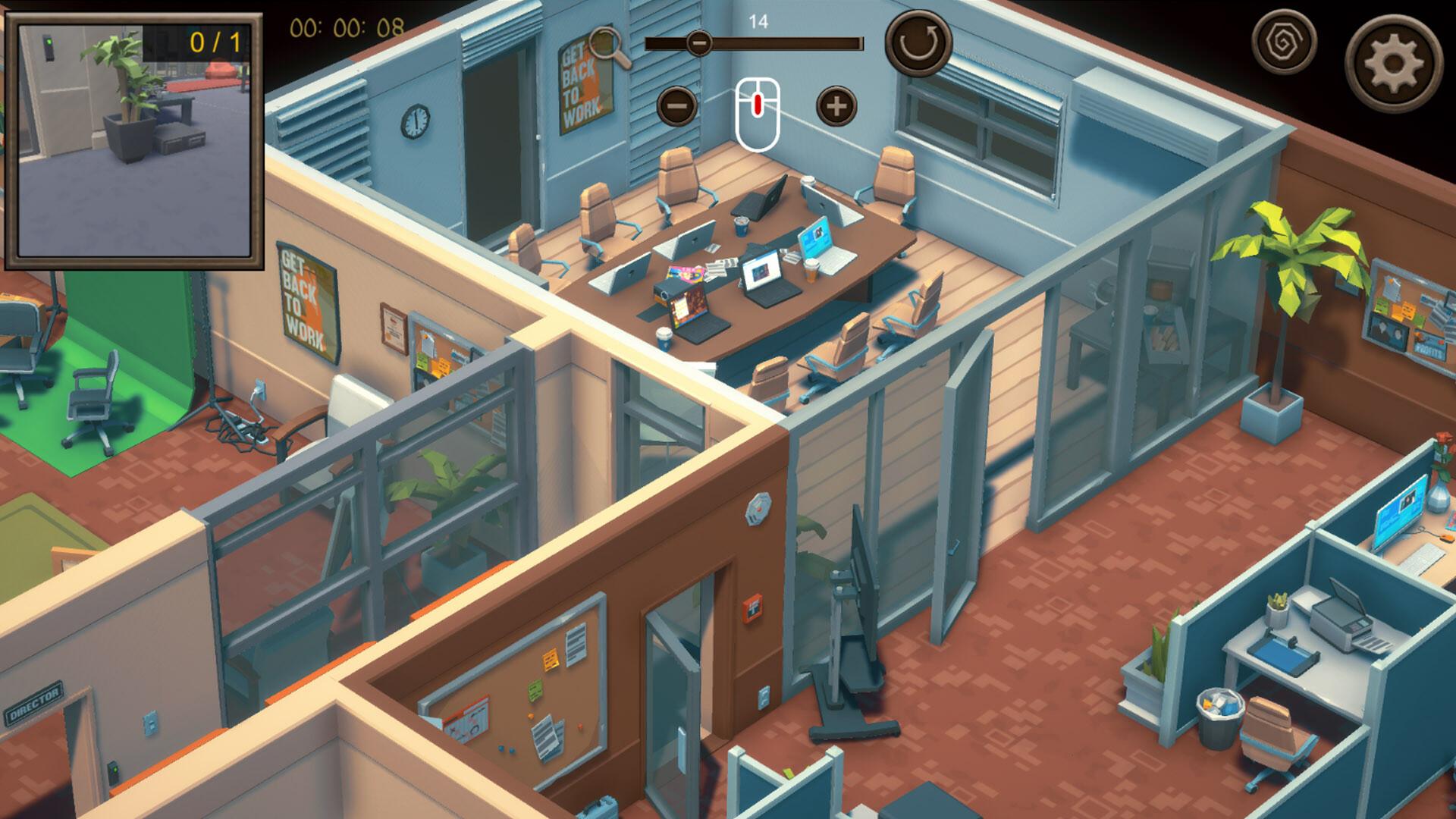Click the zoom slider handle showing value 14

(x=698, y=44)
